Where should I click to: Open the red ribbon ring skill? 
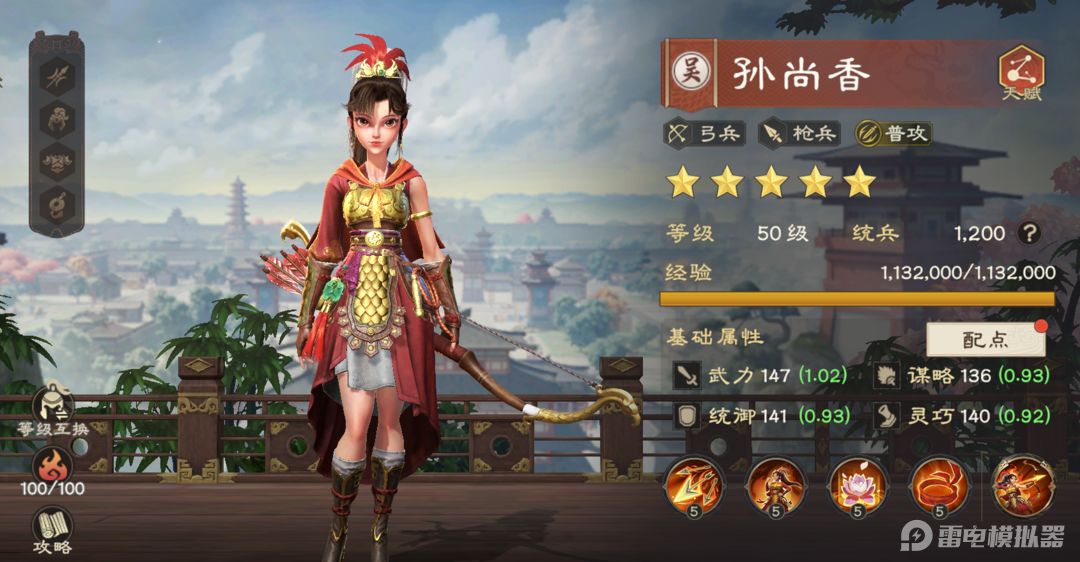tap(937, 485)
